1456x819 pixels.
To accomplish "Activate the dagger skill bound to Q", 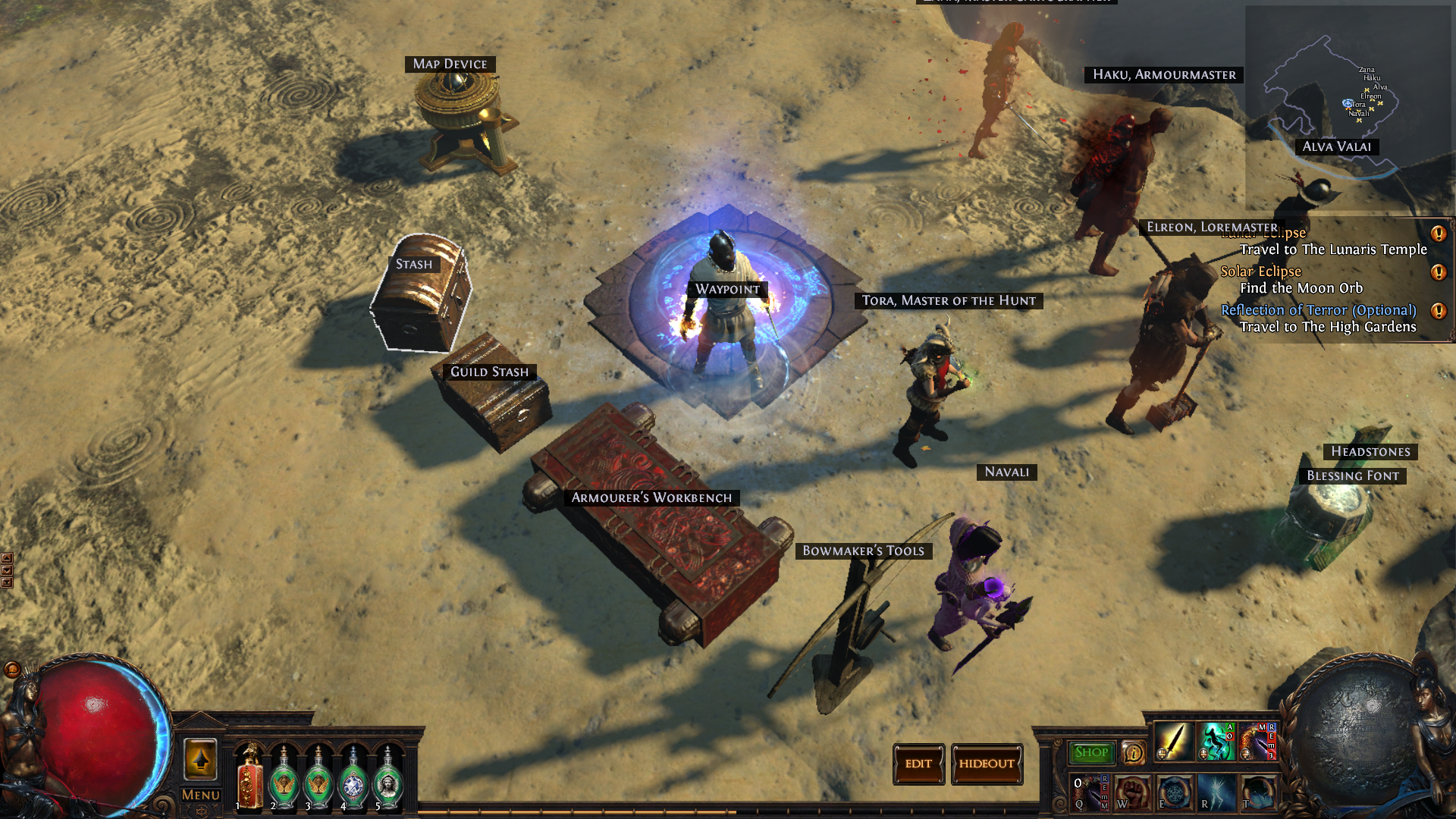I will pyautogui.click(x=1090, y=792).
